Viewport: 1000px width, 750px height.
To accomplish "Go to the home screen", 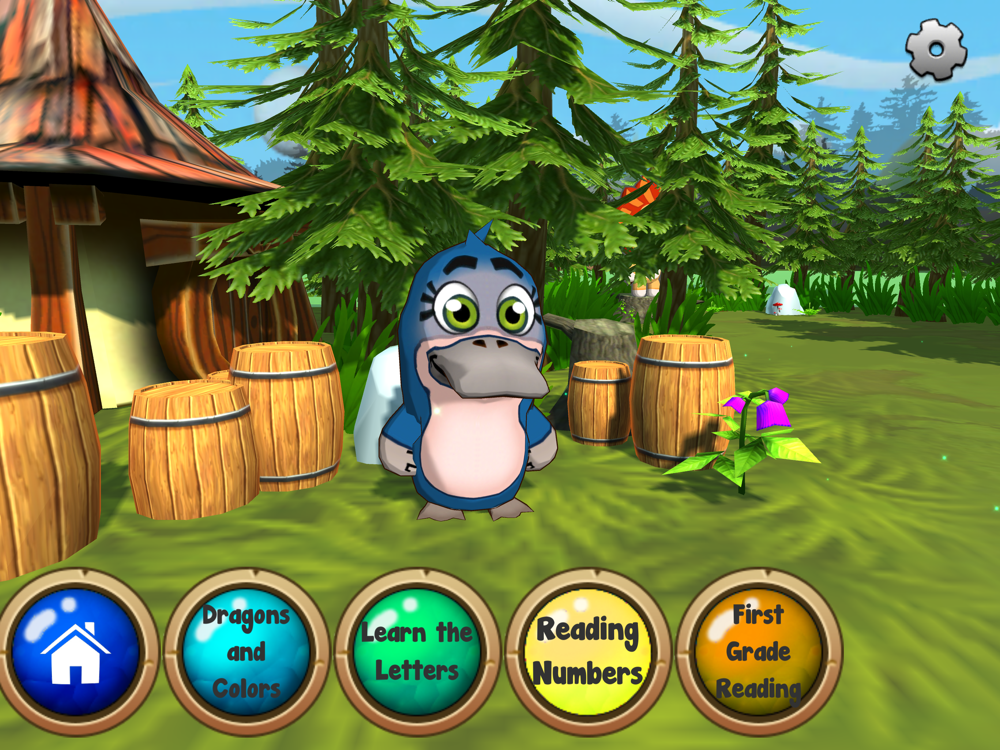I will point(76,651).
